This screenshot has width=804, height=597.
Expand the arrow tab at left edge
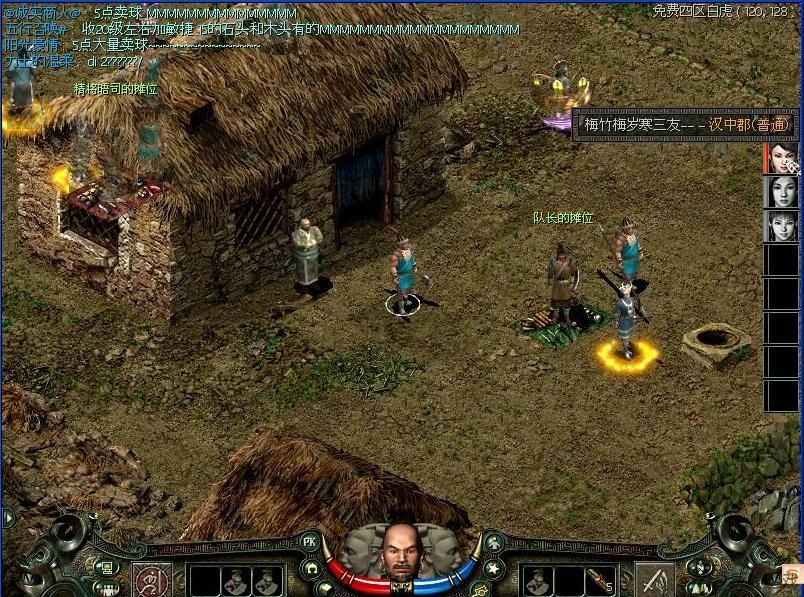pos(8,518)
